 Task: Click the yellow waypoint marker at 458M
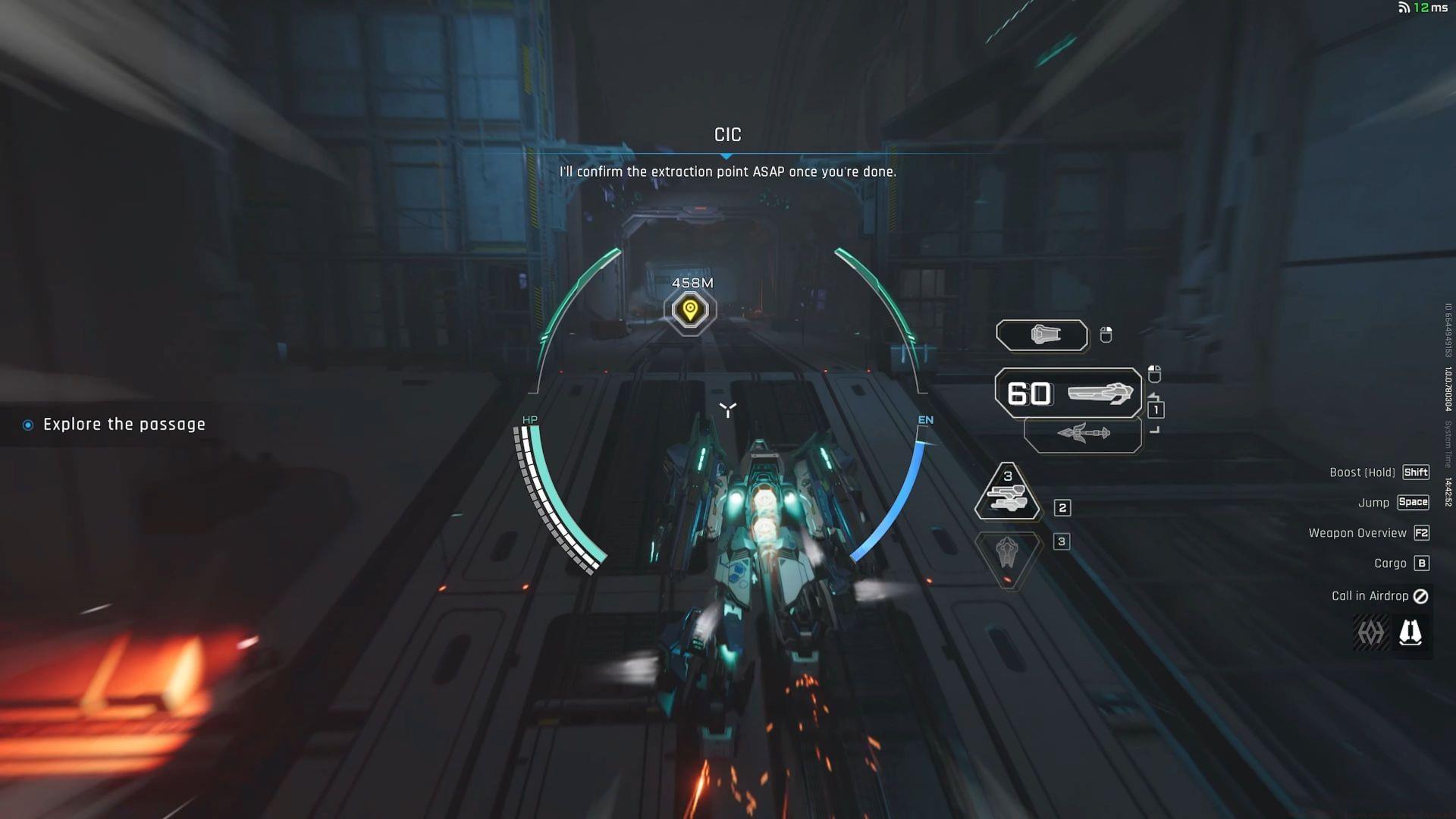(690, 310)
